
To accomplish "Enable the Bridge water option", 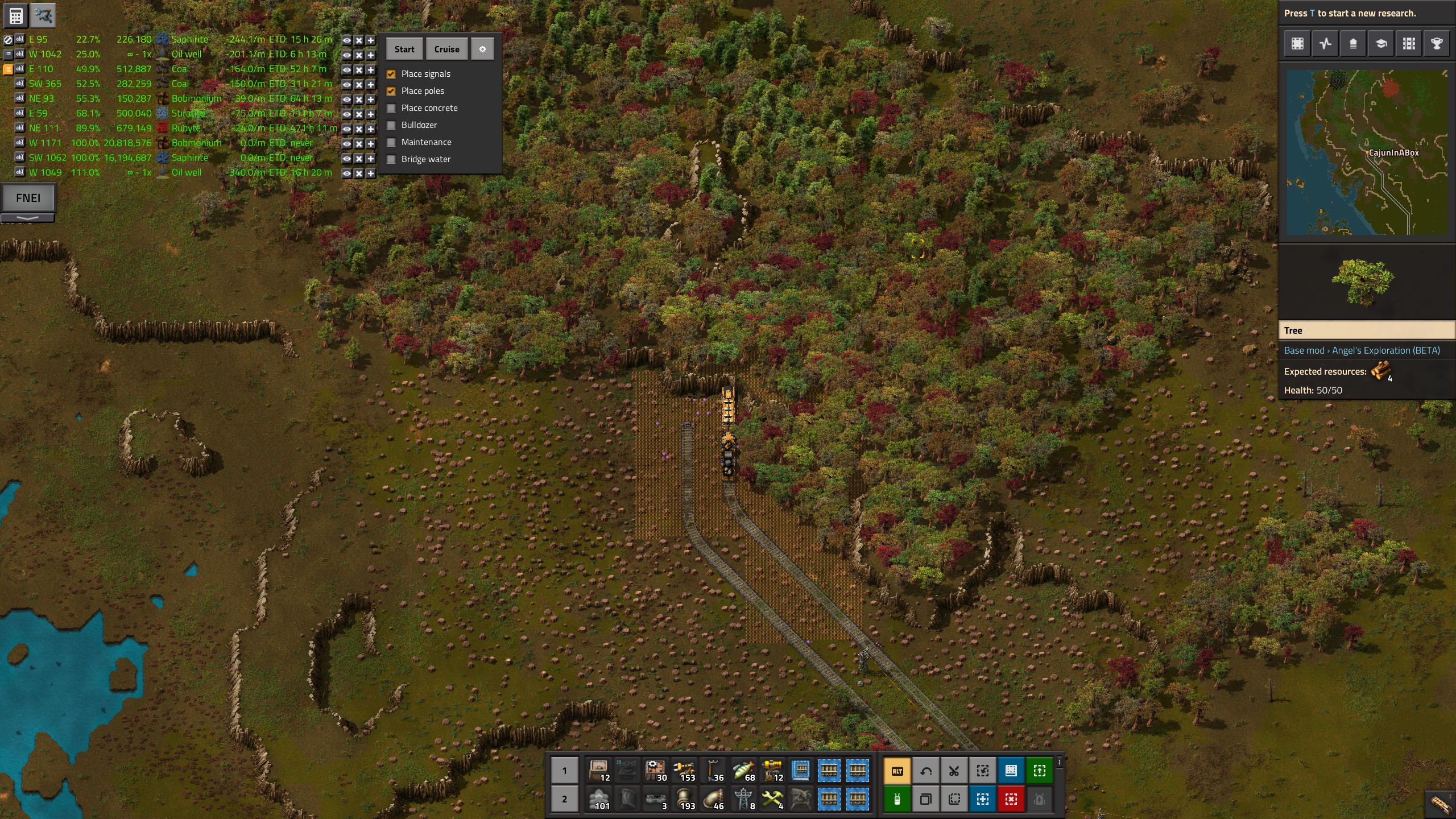I will point(391,159).
